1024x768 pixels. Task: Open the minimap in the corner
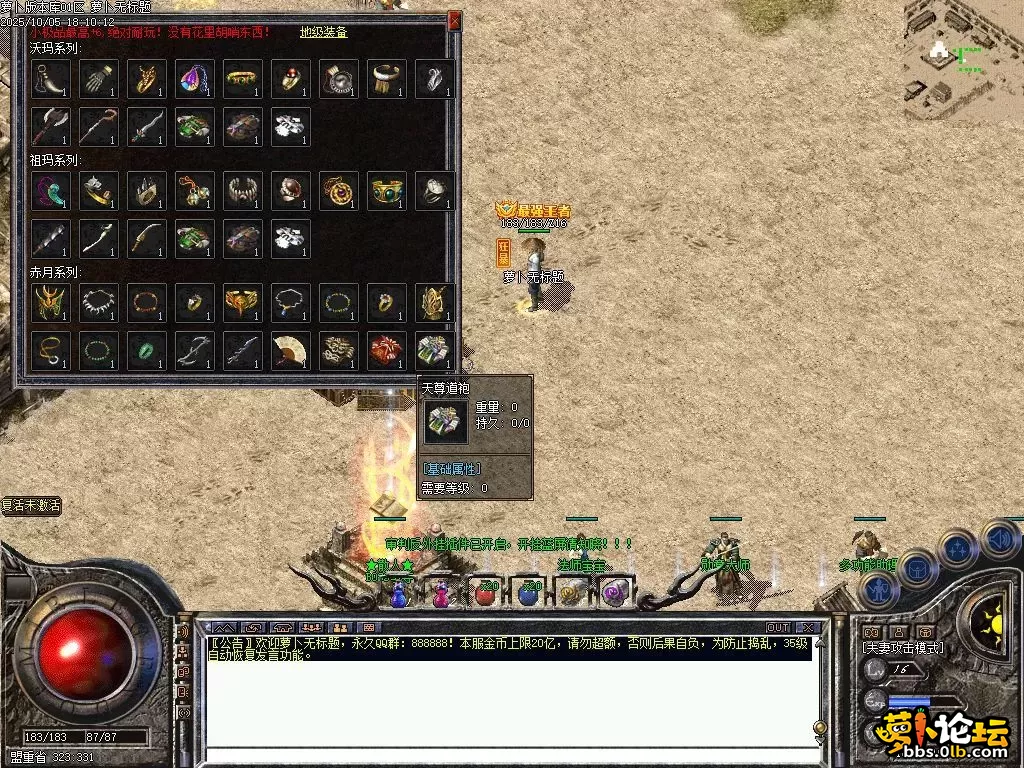(x=962, y=60)
